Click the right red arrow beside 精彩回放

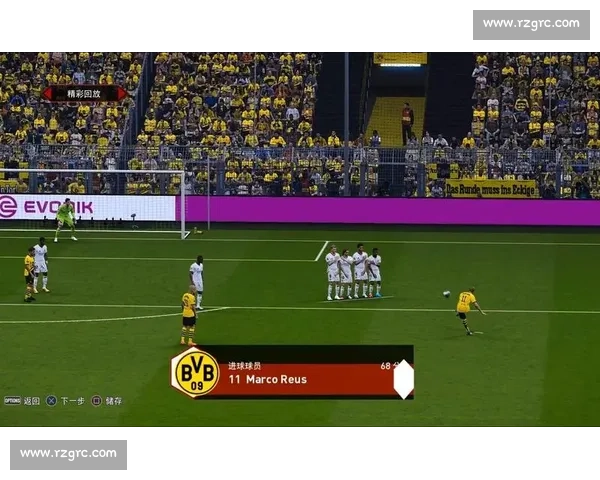121,93
